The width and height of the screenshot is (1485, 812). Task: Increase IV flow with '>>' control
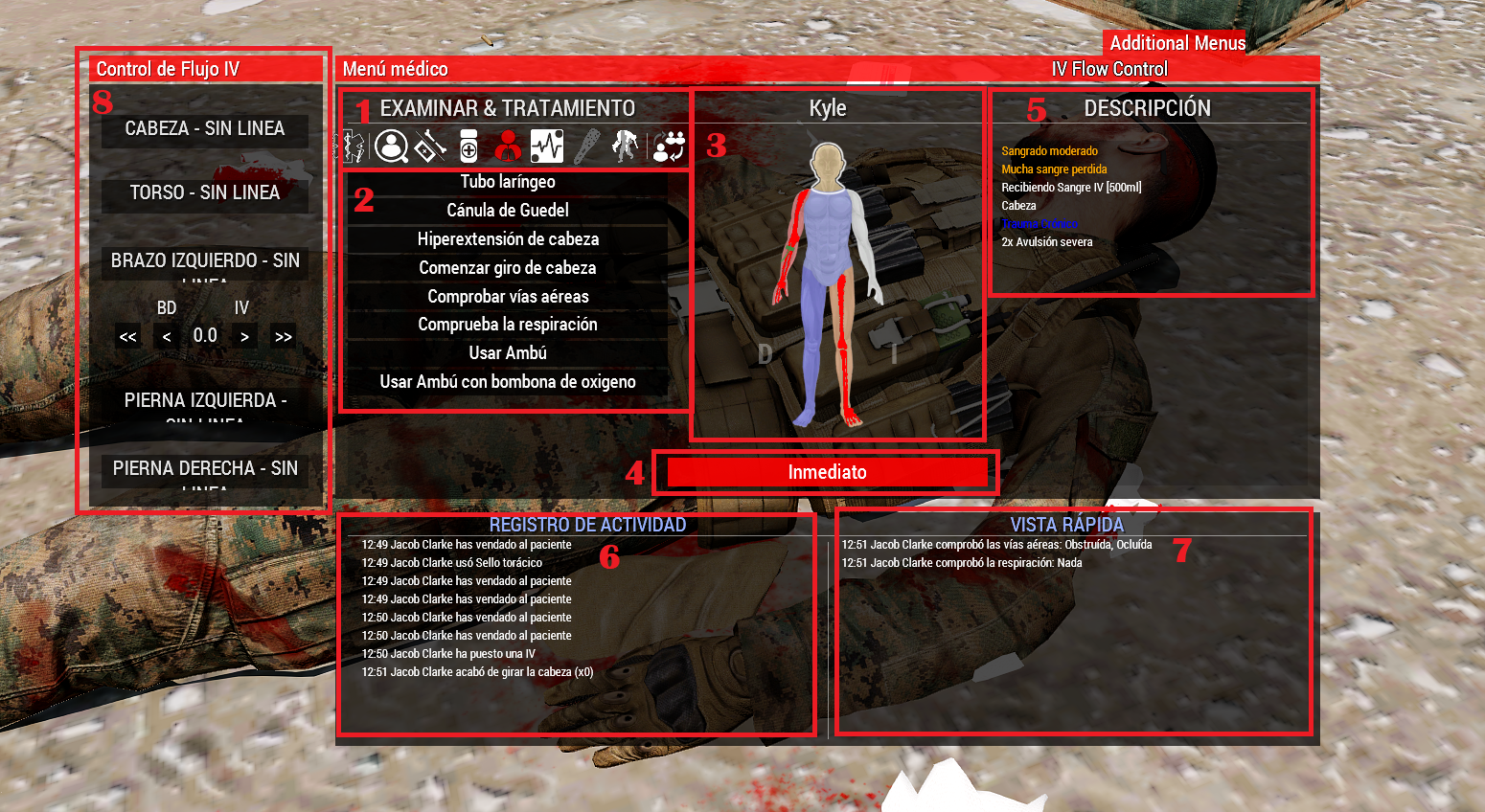coord(283,336)
